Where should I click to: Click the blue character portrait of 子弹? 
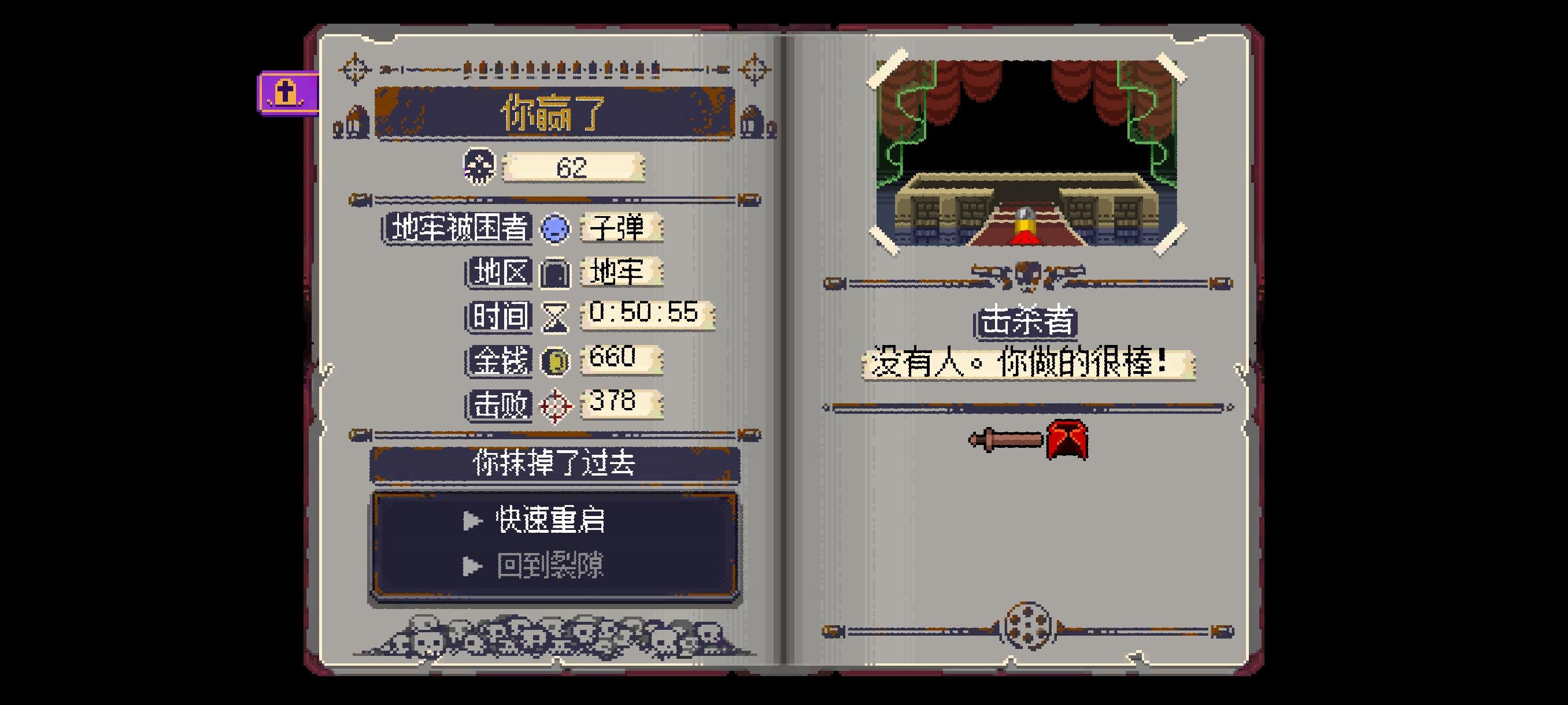coord(554,229)
